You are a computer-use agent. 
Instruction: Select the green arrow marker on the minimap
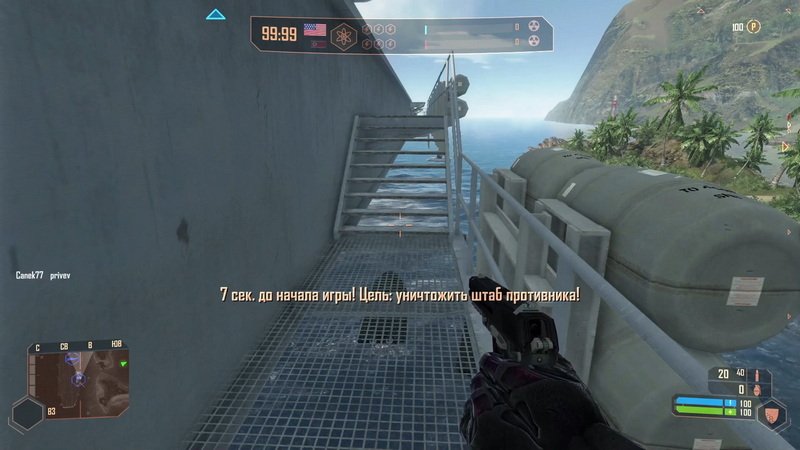click(123, 364)
